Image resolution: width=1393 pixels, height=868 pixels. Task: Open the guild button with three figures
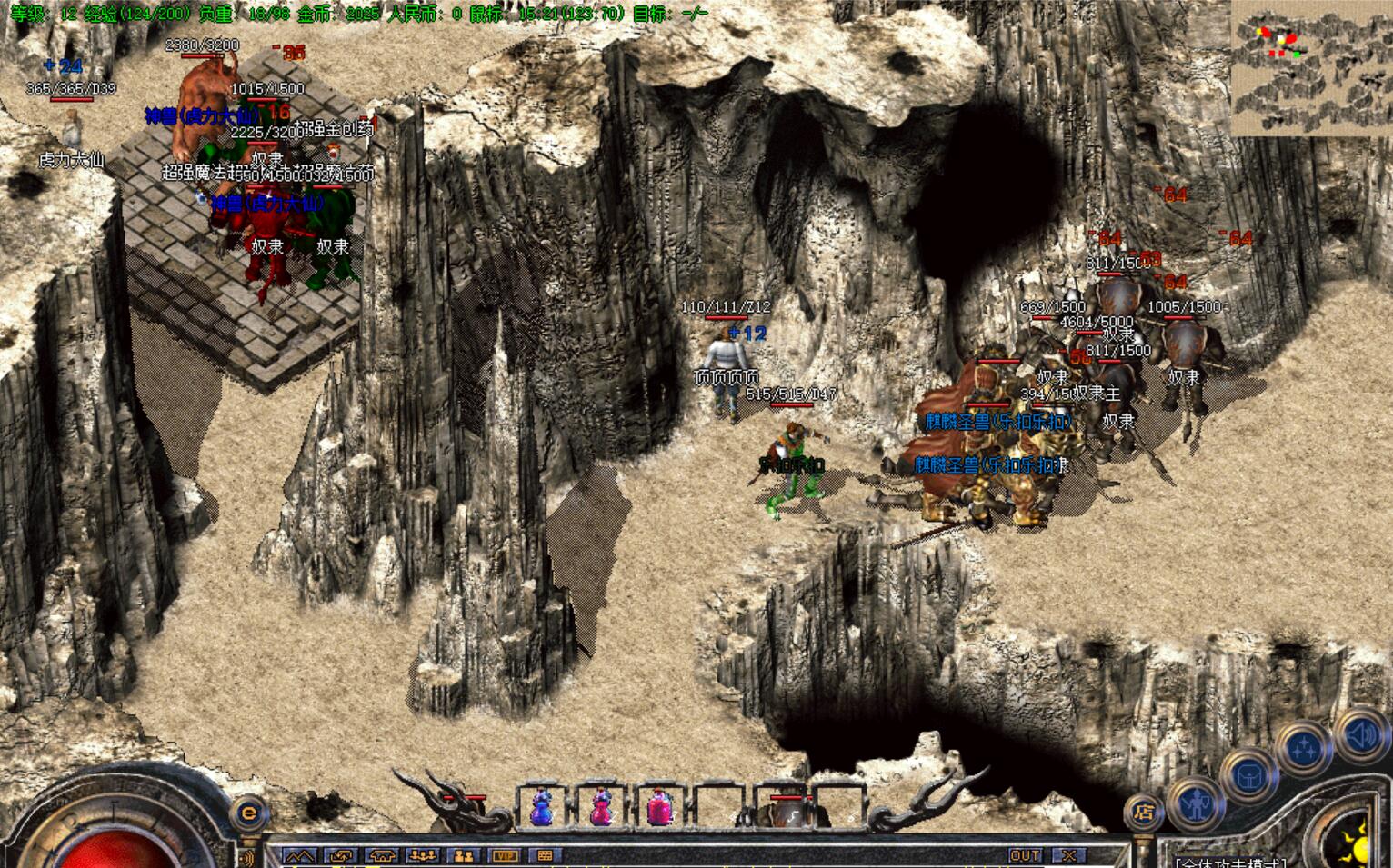pos(422,855)
